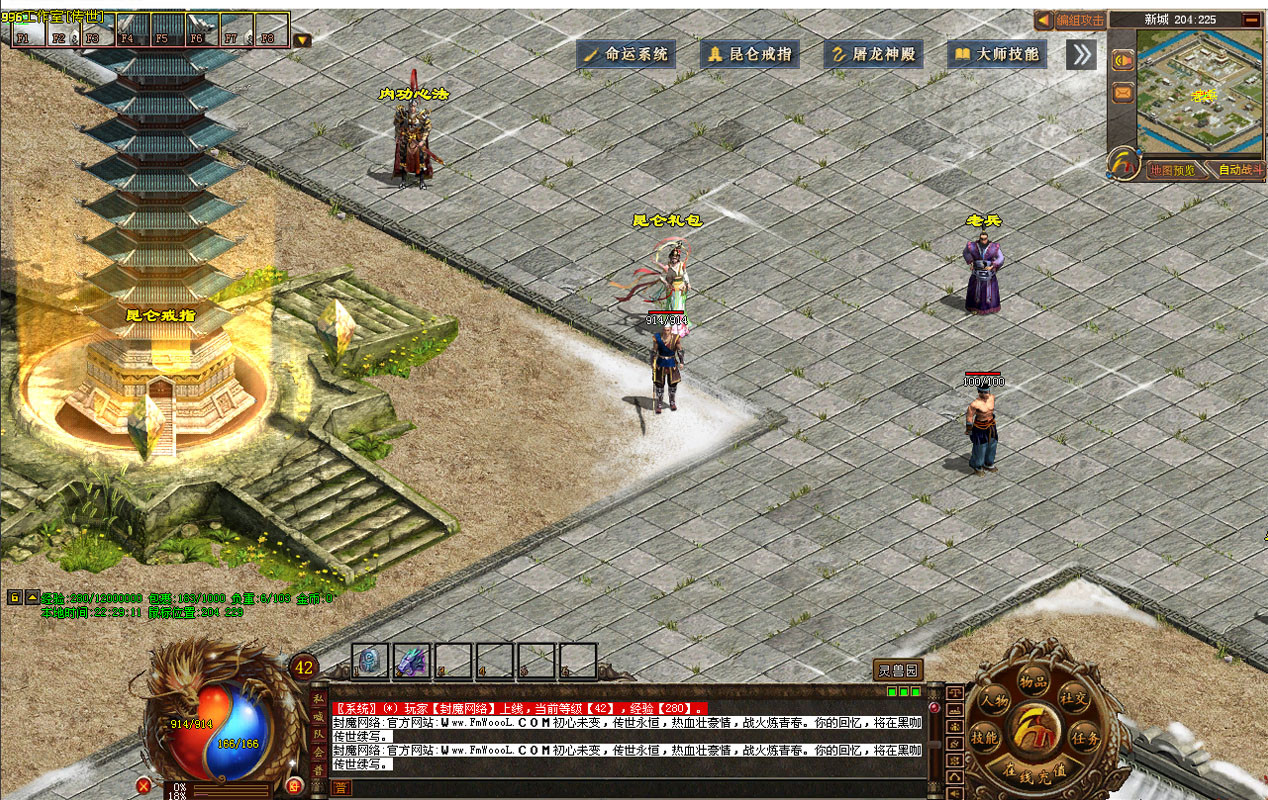The image size is (1268, 800).
Task: Open the 社交 social menu
Action: tap(1073, 699)
